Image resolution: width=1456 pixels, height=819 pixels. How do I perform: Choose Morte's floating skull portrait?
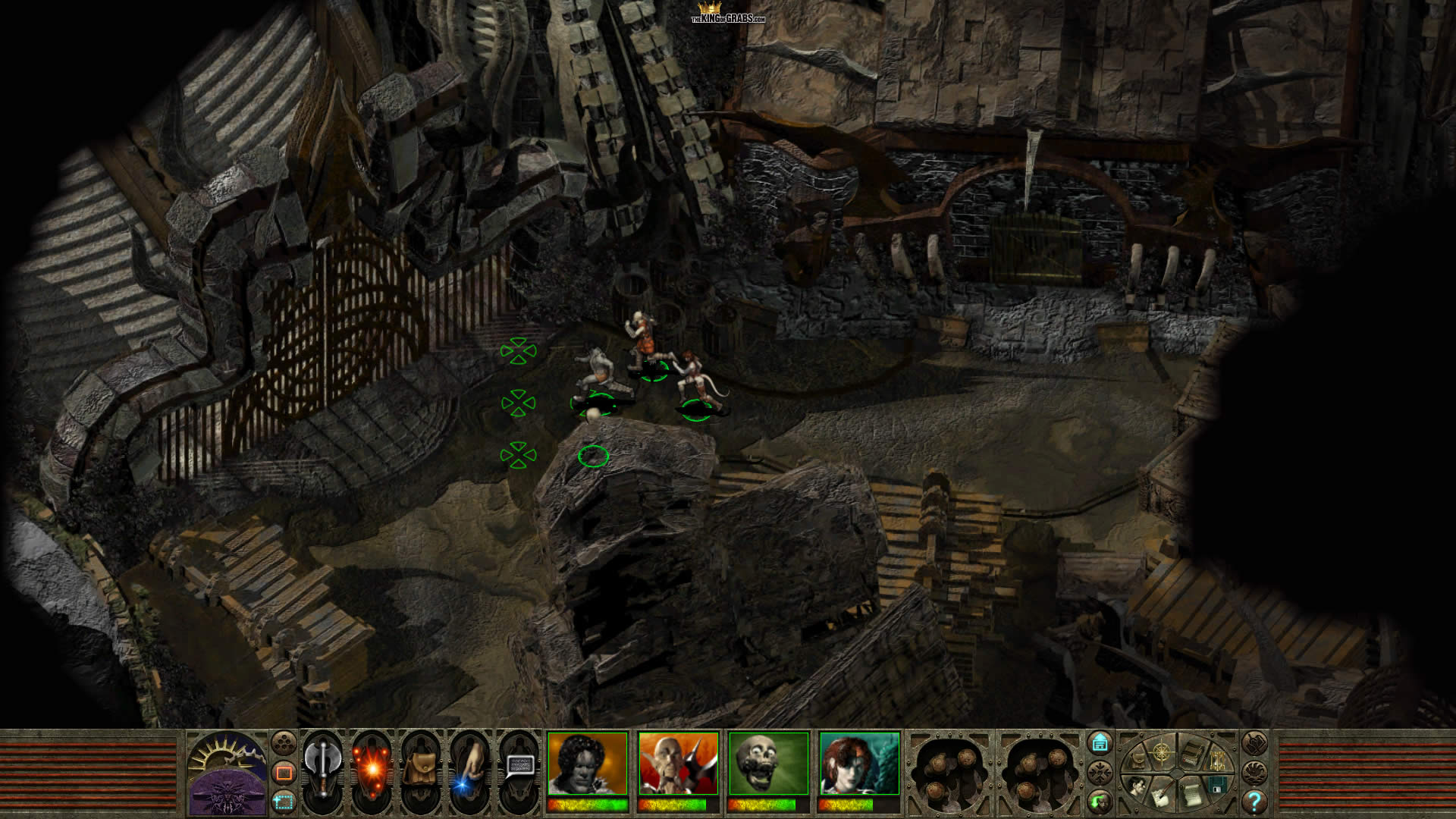pyautogui.click(x=768, y=764)
